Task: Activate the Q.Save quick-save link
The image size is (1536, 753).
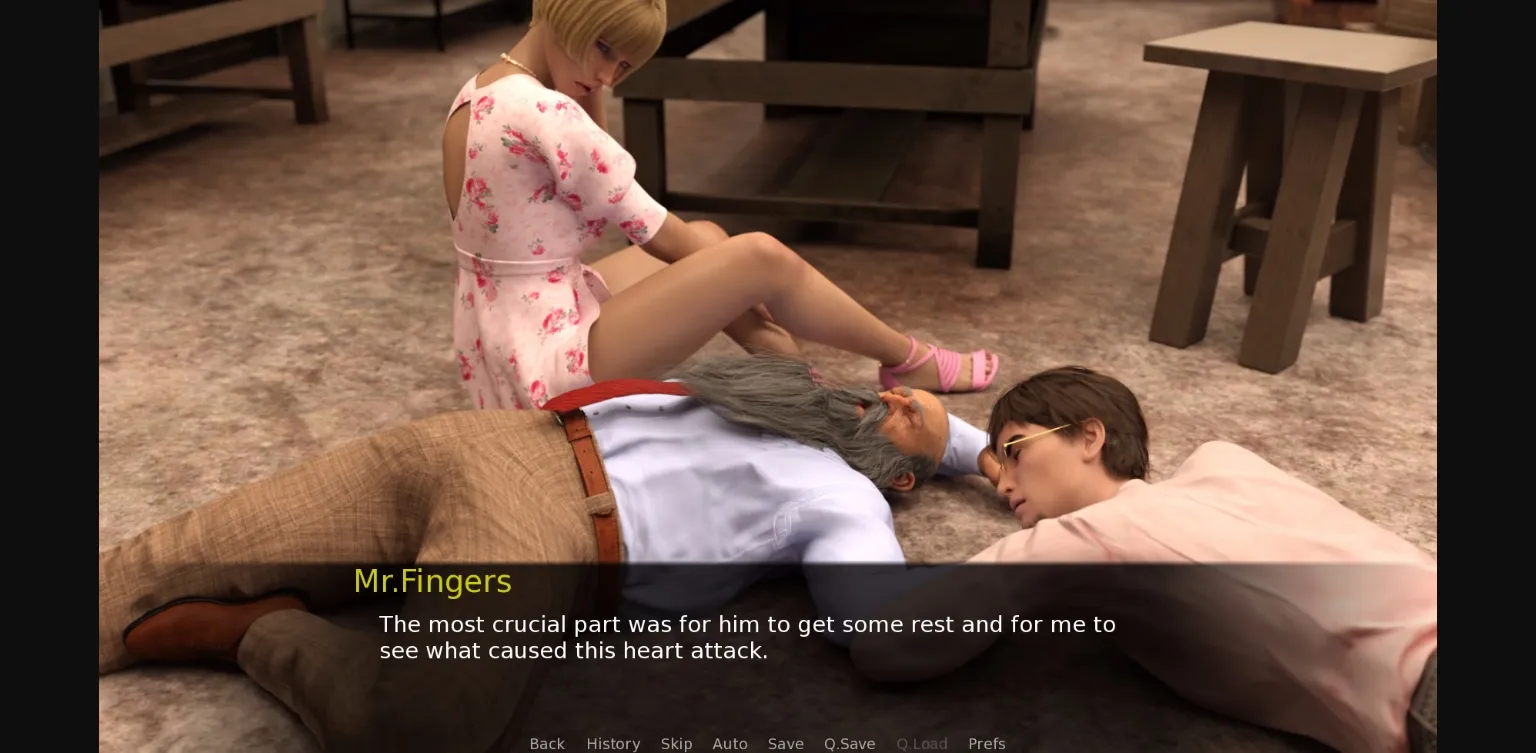Action: pos(849,744)
